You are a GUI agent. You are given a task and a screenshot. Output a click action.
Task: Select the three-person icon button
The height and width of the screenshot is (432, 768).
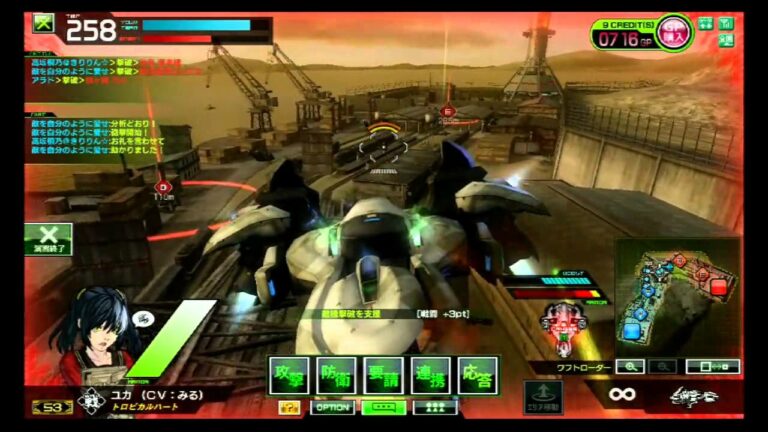(434, 407)
